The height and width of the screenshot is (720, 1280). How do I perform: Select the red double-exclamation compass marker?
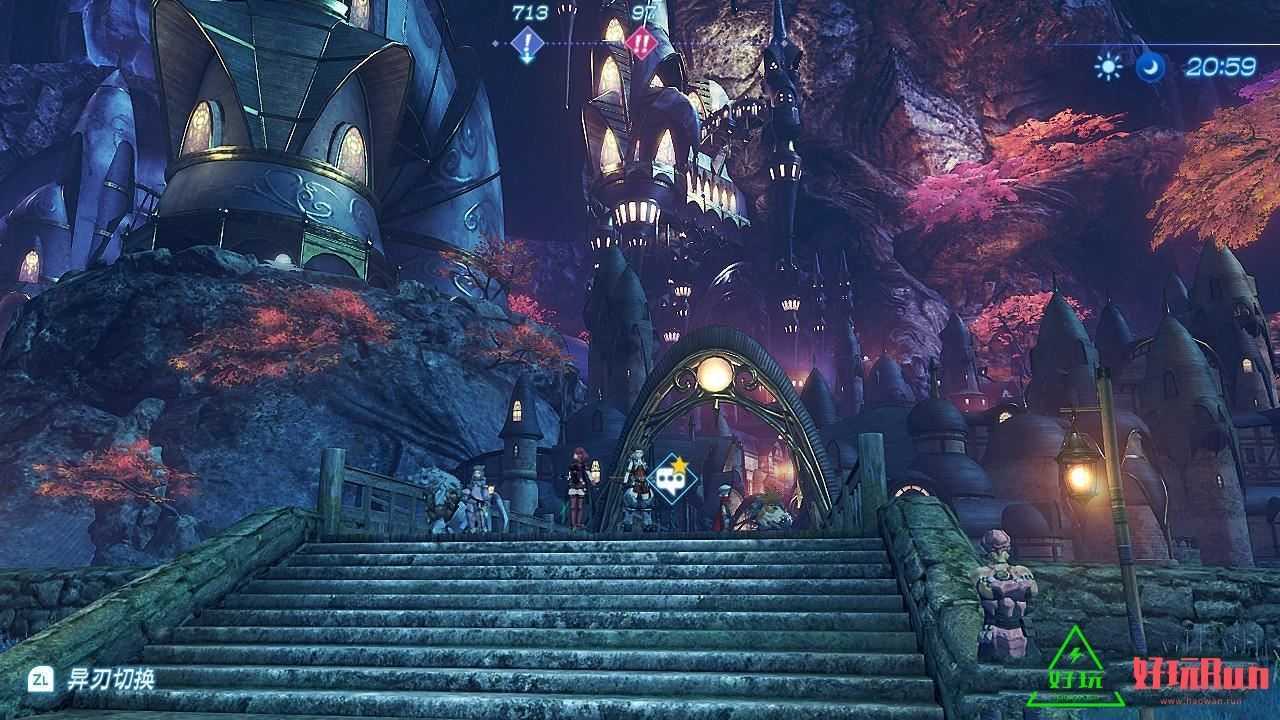[640, 44]
